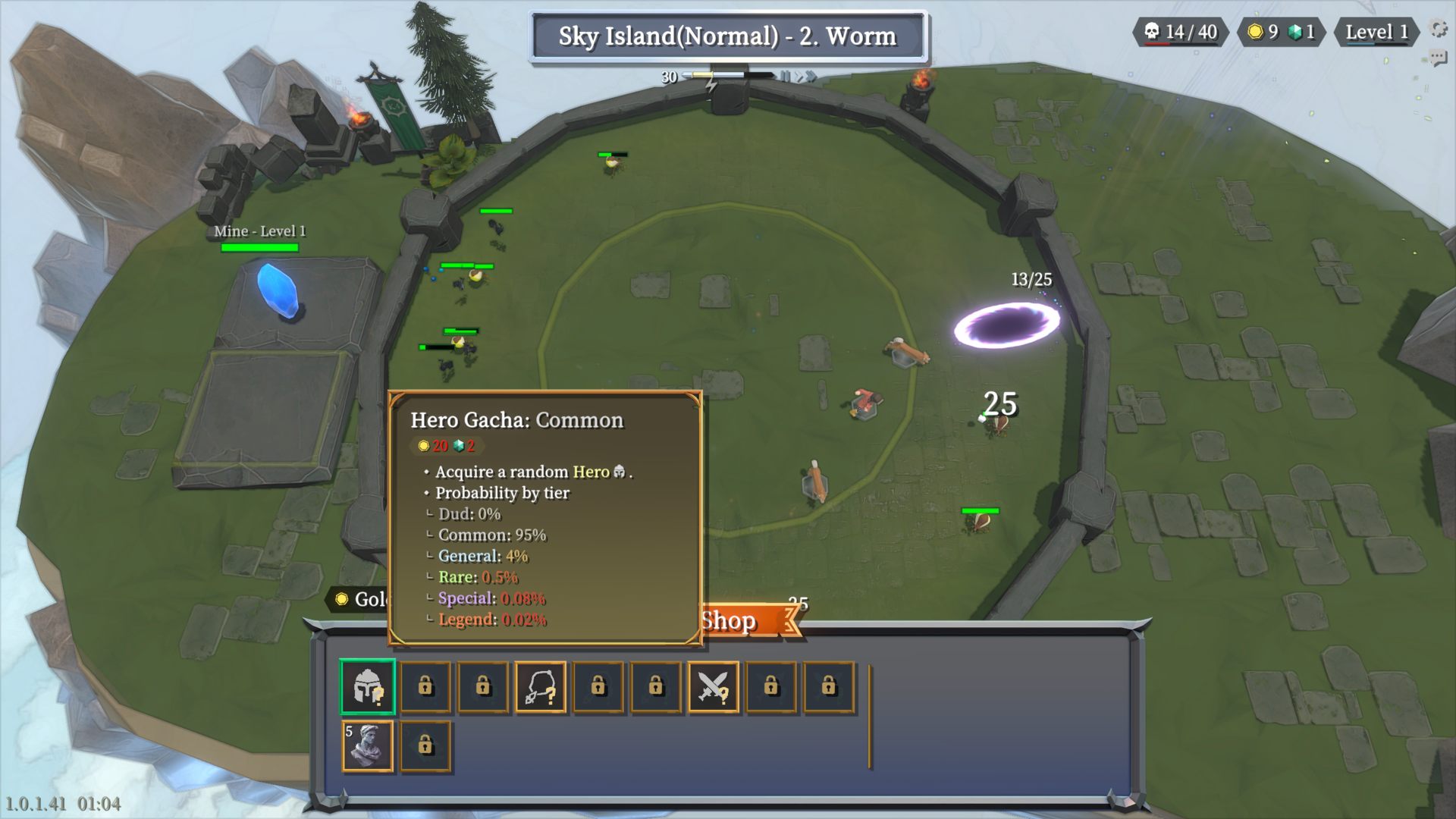
Task: Choose the stone bust statue slot
Action: pyautogui.click(x=368, y=746)
